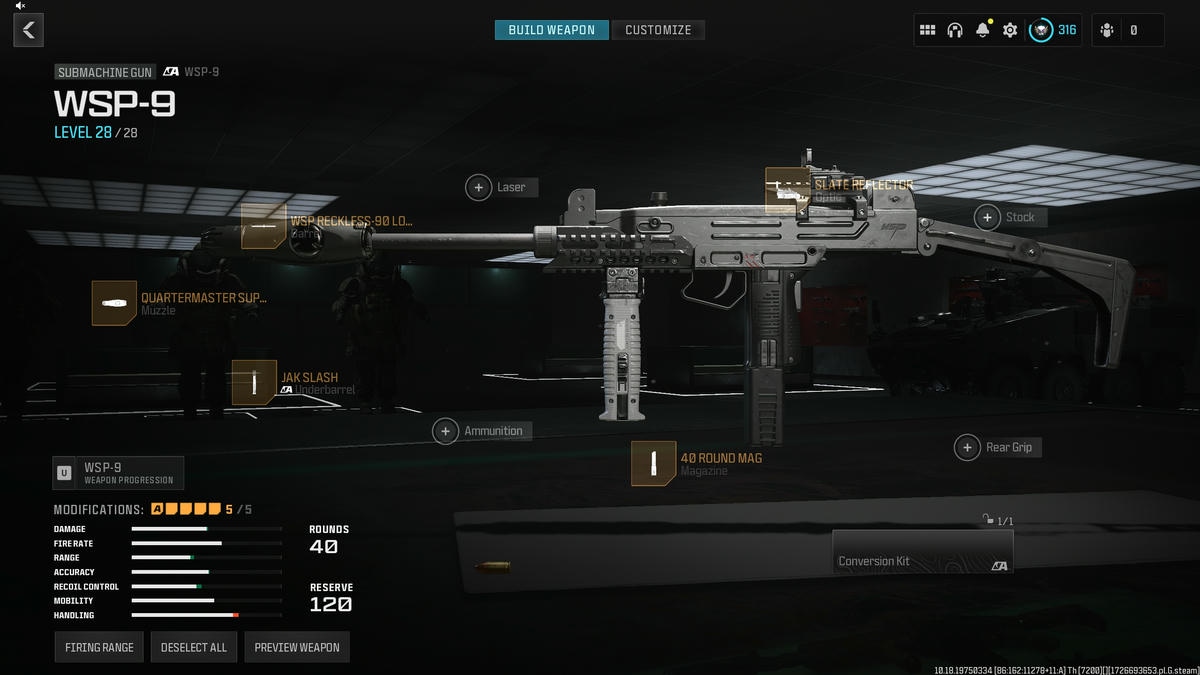Open settings with the gear icon
Image resolution: width=1200 pixels, height=675 pixels.
click(x=1010, y=30)
